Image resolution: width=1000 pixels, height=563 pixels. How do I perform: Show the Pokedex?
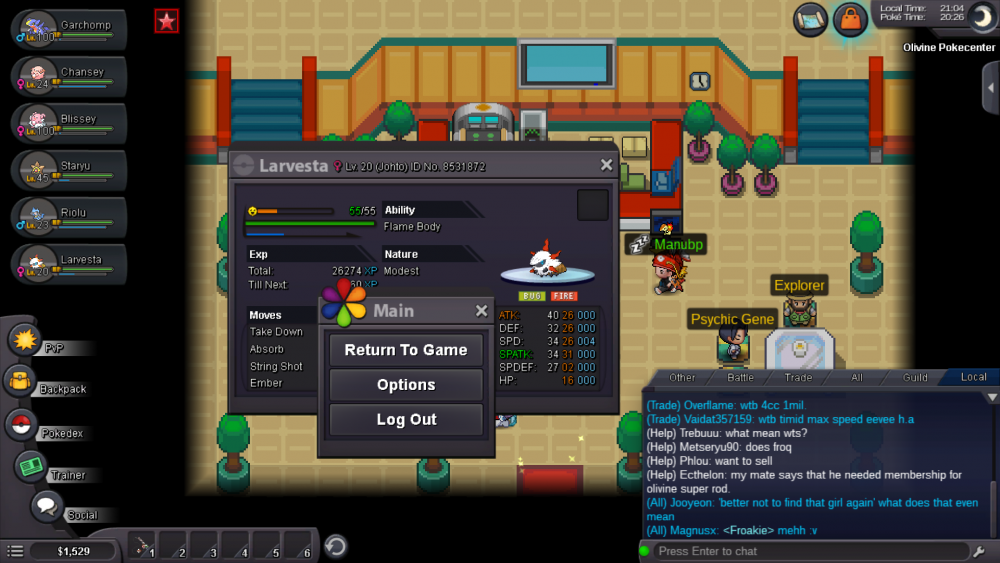click(22, 424)
